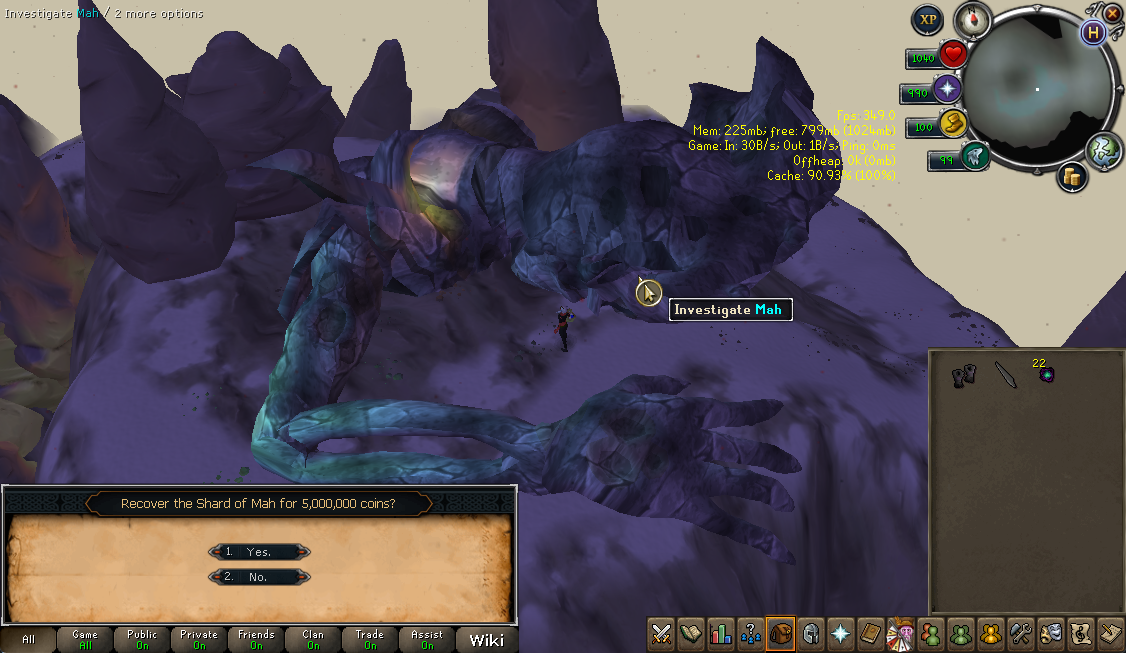Select the dark gloves in the inventory
Screen dimensions: 1126x653
click(x=965, y=375)
